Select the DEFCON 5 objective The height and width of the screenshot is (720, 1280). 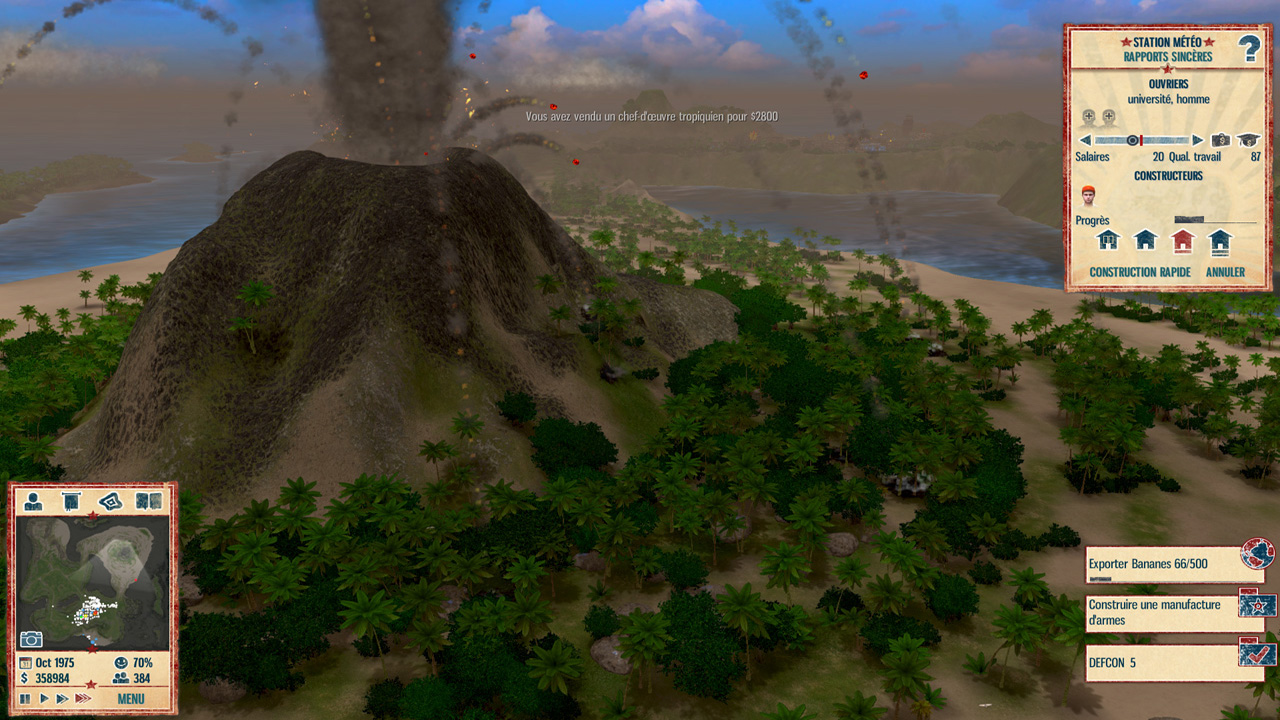pyautogui.click(x=1160, y=662)
